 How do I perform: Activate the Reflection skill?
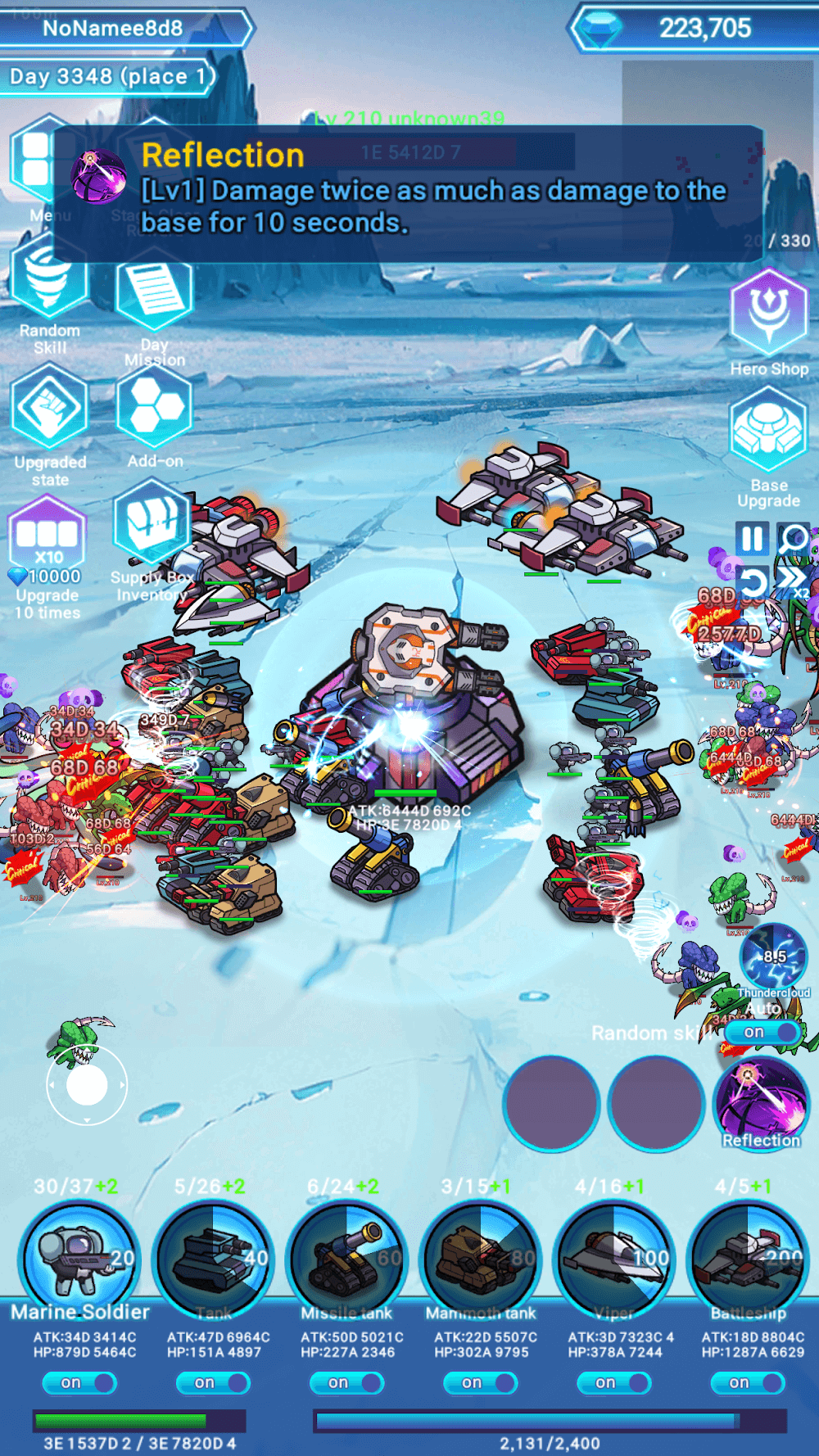pos(761,1104)
